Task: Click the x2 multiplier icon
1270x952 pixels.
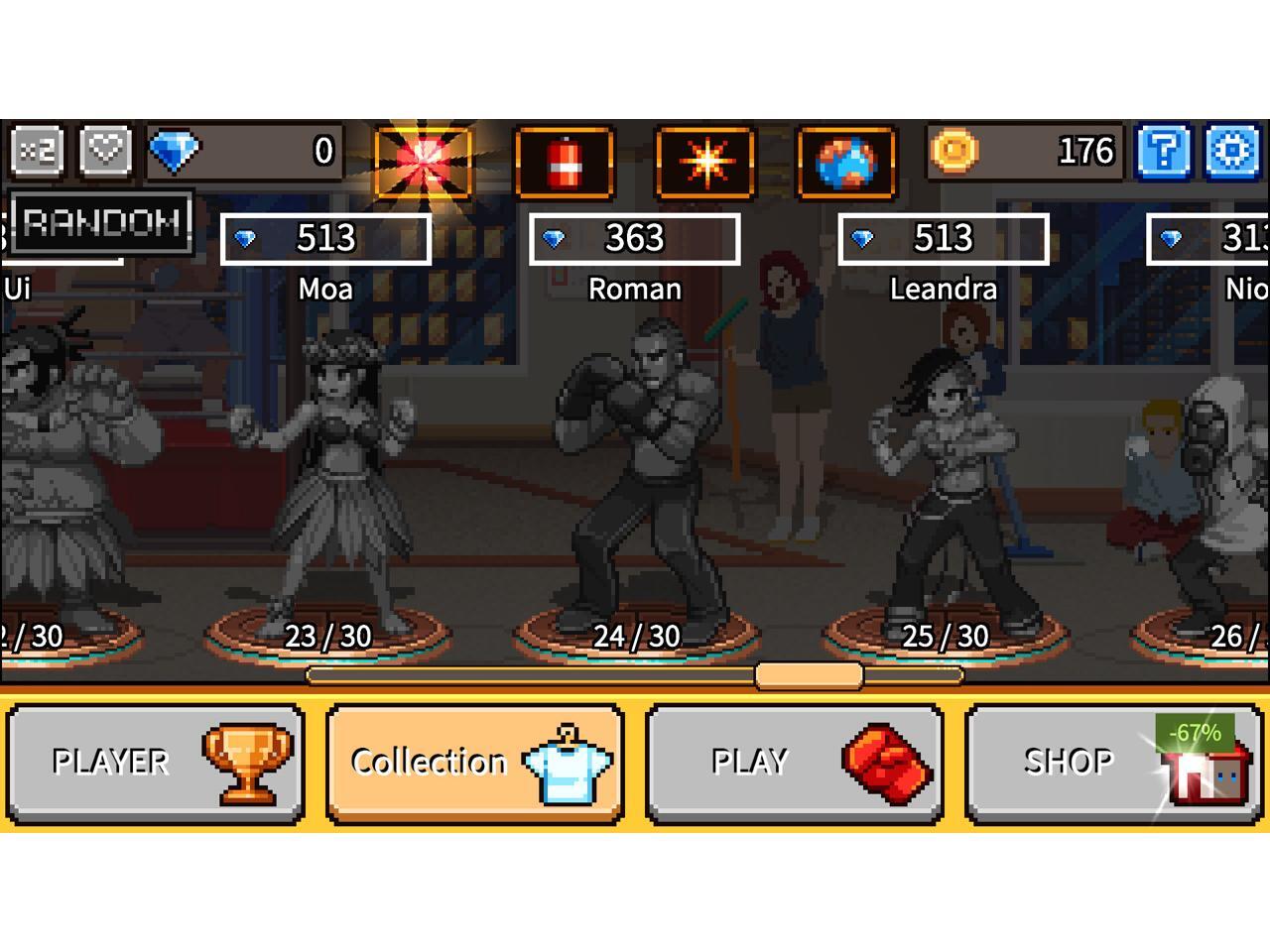Action: pos(38,152)
